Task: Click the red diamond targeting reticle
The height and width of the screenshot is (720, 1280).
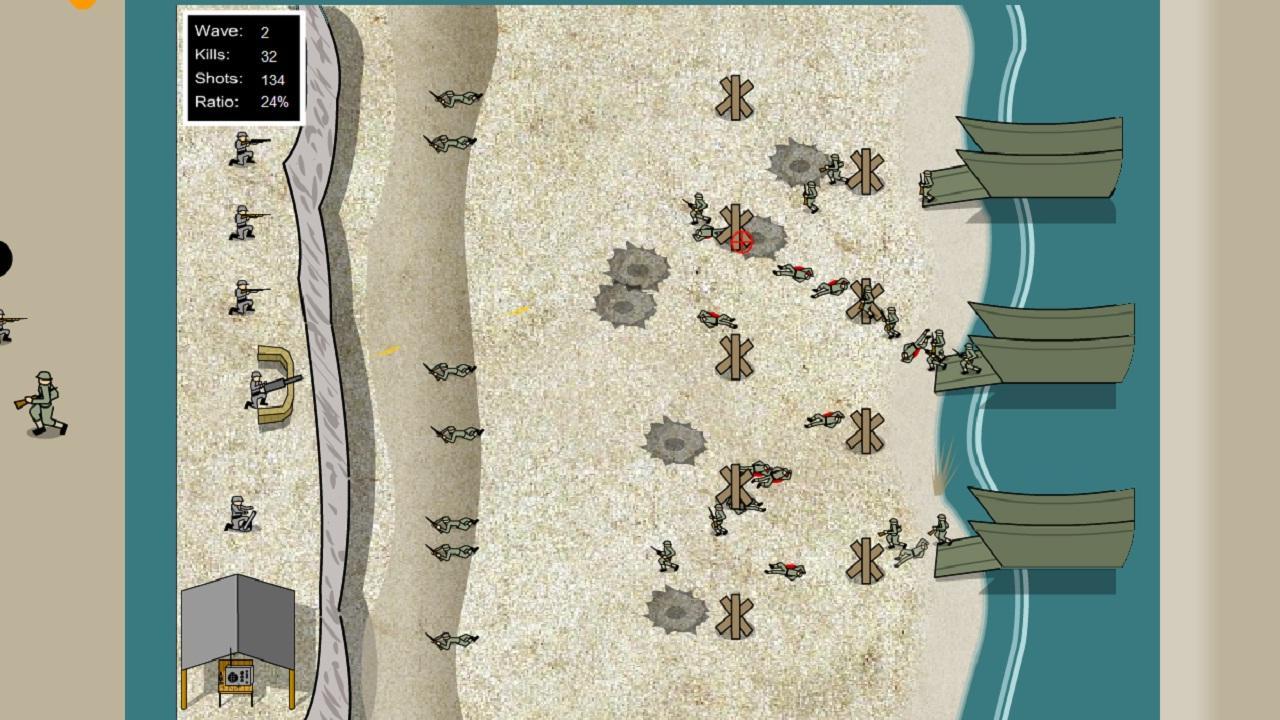Action: (x=740, y=240)
